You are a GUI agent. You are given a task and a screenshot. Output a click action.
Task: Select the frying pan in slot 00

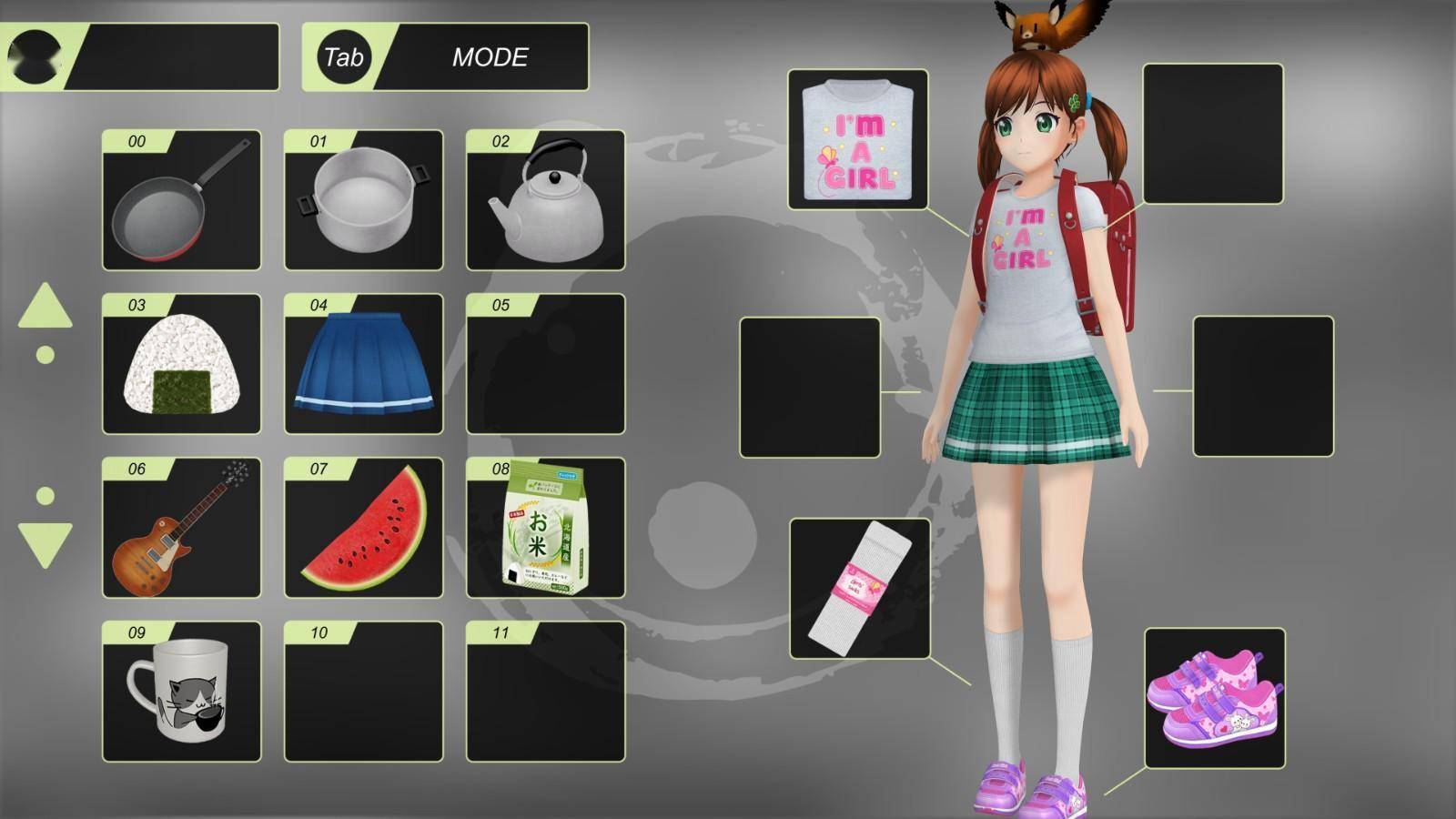click(x=182, y=202)
